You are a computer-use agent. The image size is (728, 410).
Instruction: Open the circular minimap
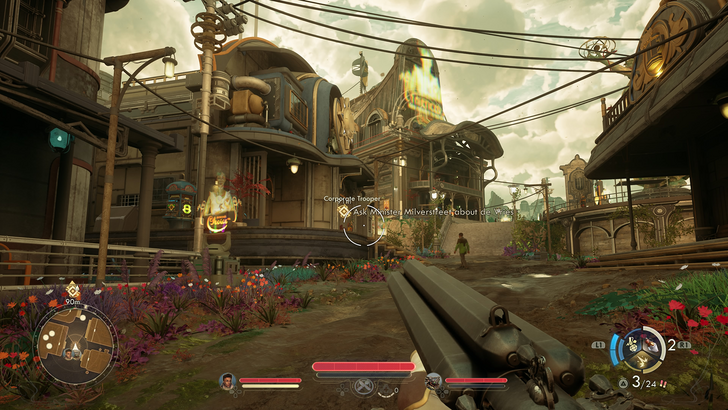(x=76, y=344)
